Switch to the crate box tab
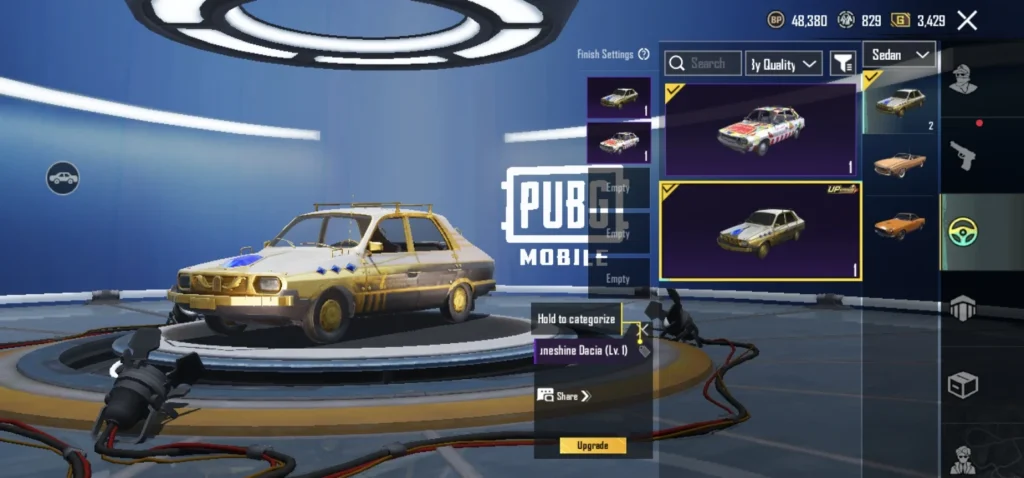 coord(963,385)
